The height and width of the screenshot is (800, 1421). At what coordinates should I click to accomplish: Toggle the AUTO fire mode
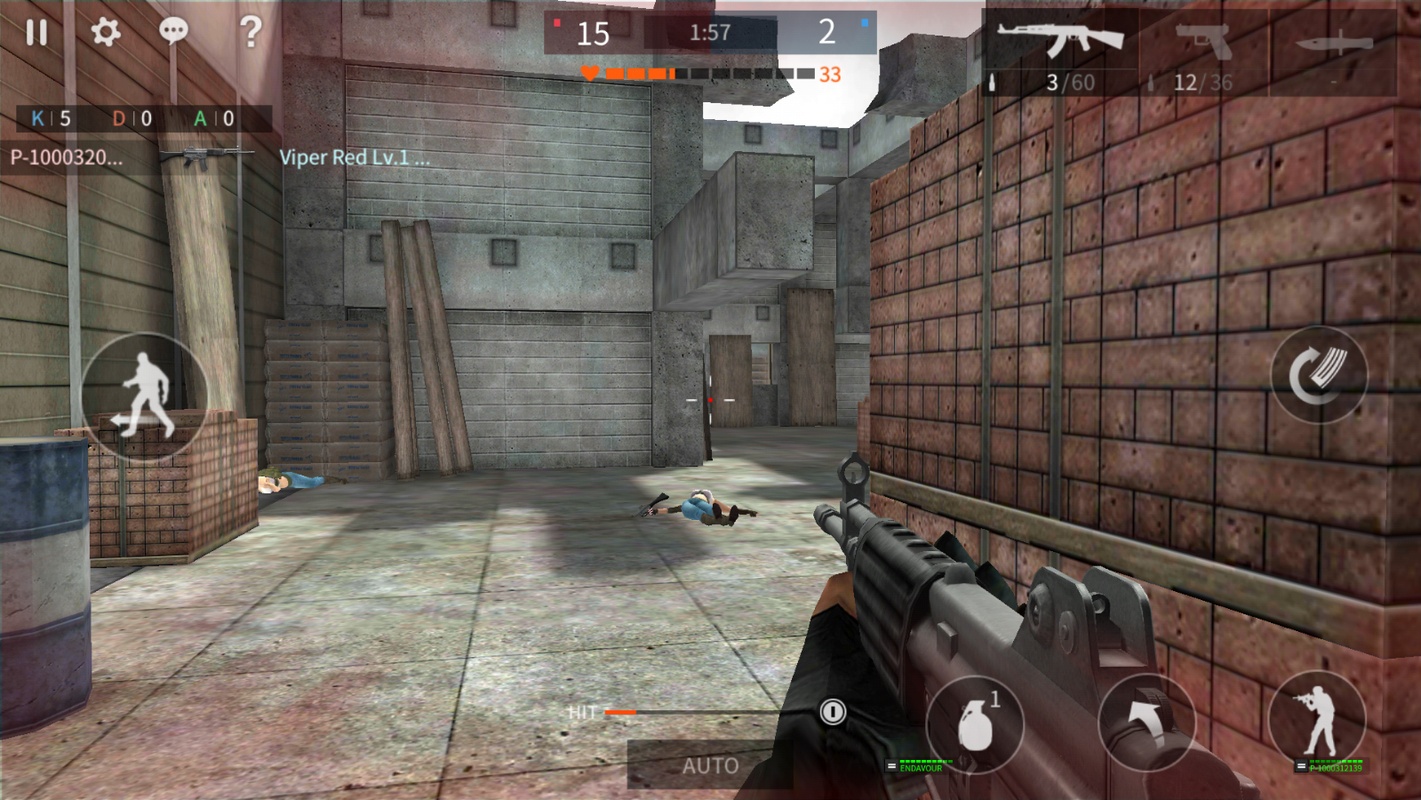(x=710, y=766)
